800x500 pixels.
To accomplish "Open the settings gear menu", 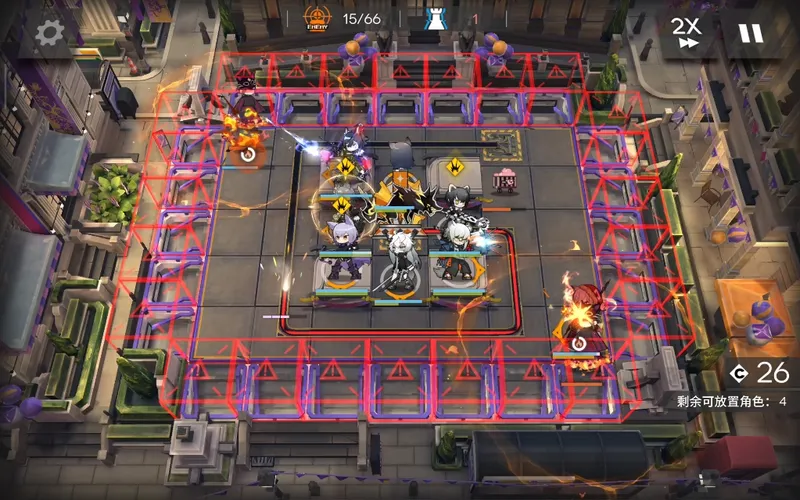I will [49, 32].
